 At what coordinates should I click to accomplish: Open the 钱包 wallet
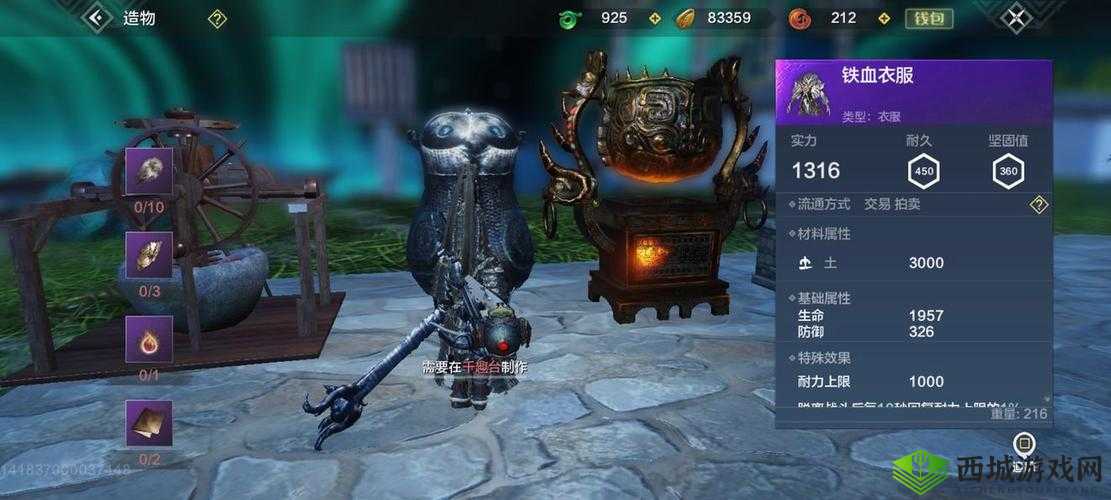click(x=929, y=18)
